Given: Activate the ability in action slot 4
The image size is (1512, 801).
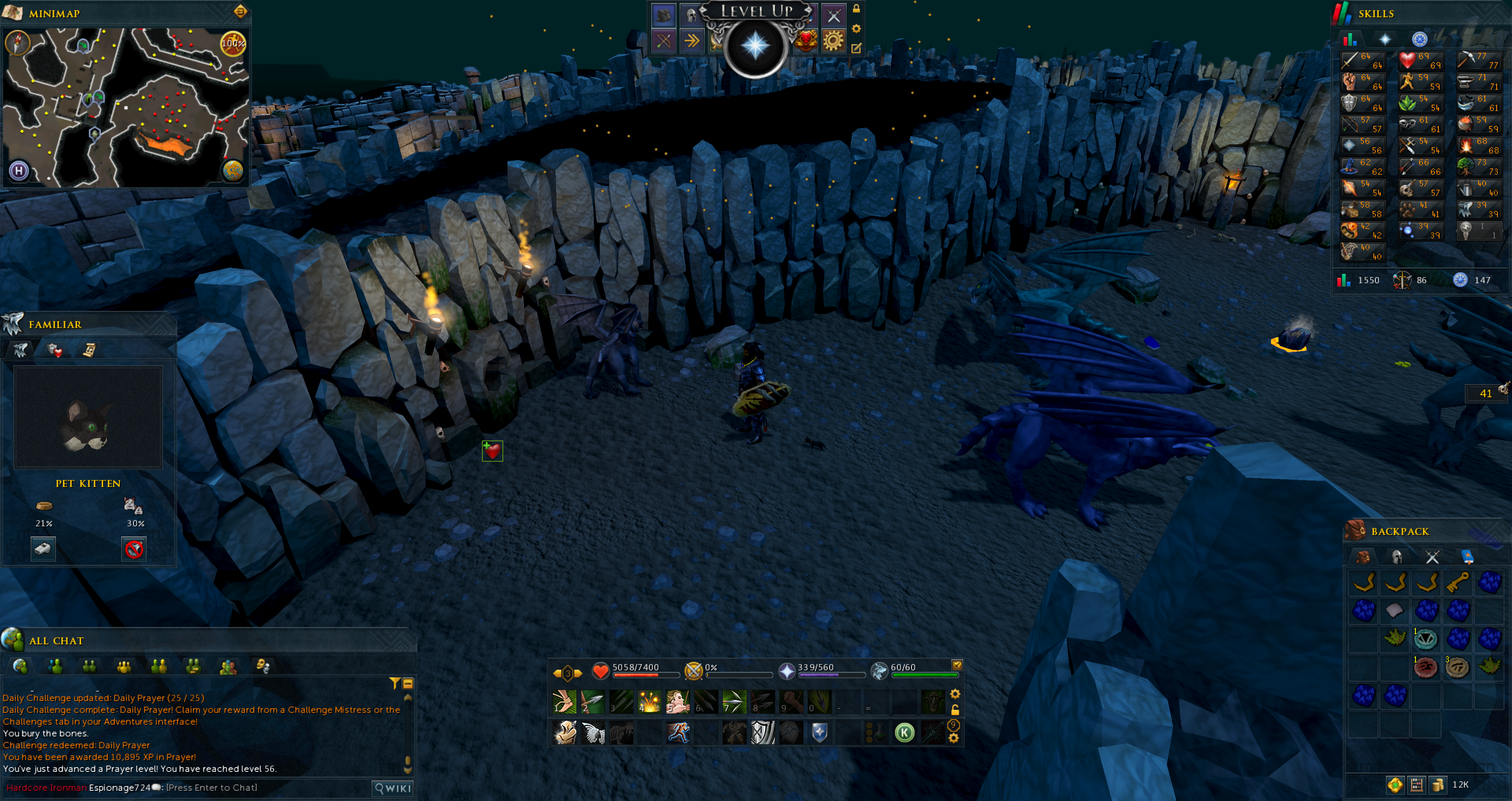Looking at the screenshot, I should [x=649, y=701].
